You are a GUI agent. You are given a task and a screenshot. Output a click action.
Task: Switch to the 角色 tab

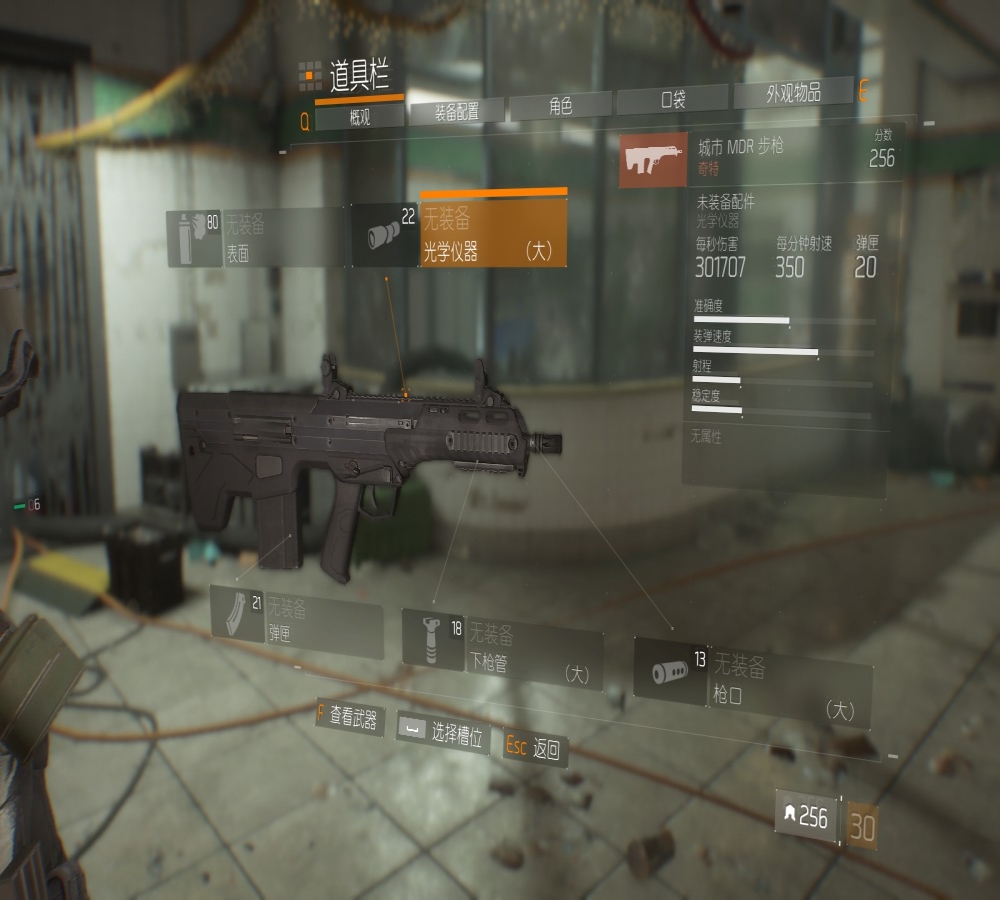[560, 106]
